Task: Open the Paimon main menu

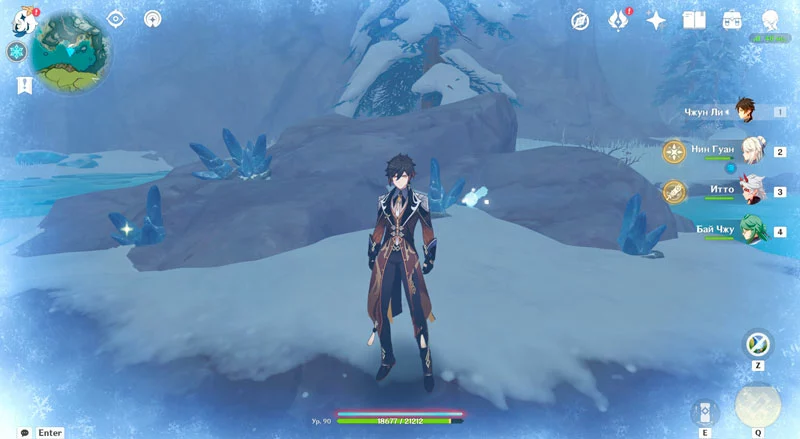Action: pyautogui.click(x=18, y=18)
